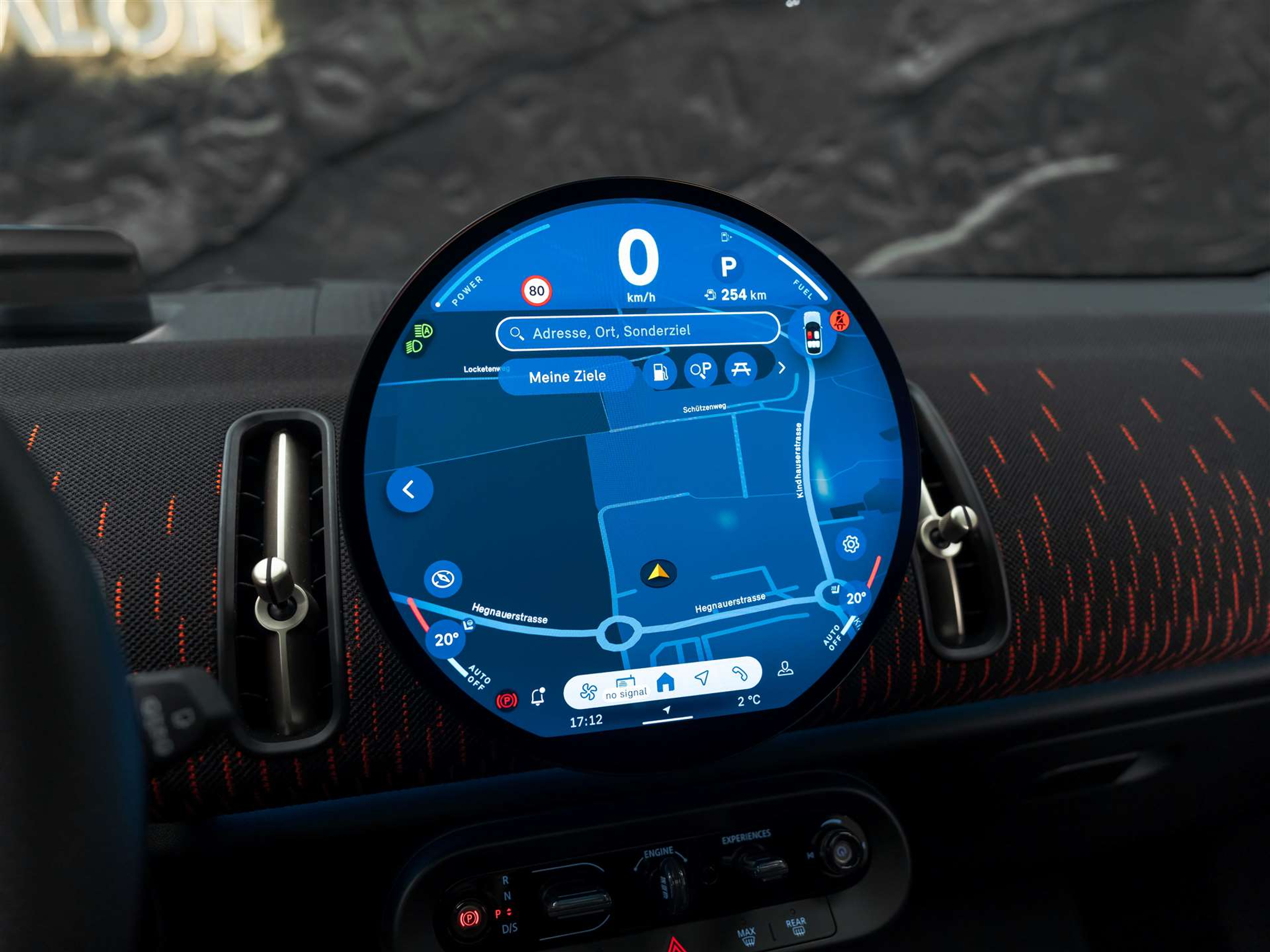
Task: Show rest areas with picnic table icon
Action: pos(741,369)
